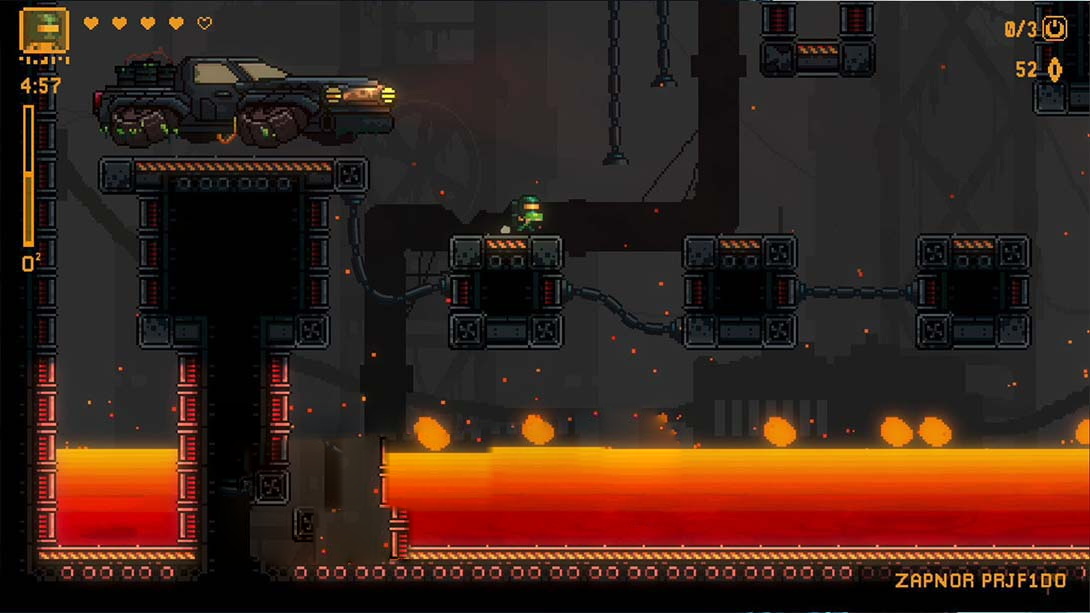The width and height of the screenshot is (1090, 613).
Task: Click the orange crystal currency icon
Action: [1054, 70]
